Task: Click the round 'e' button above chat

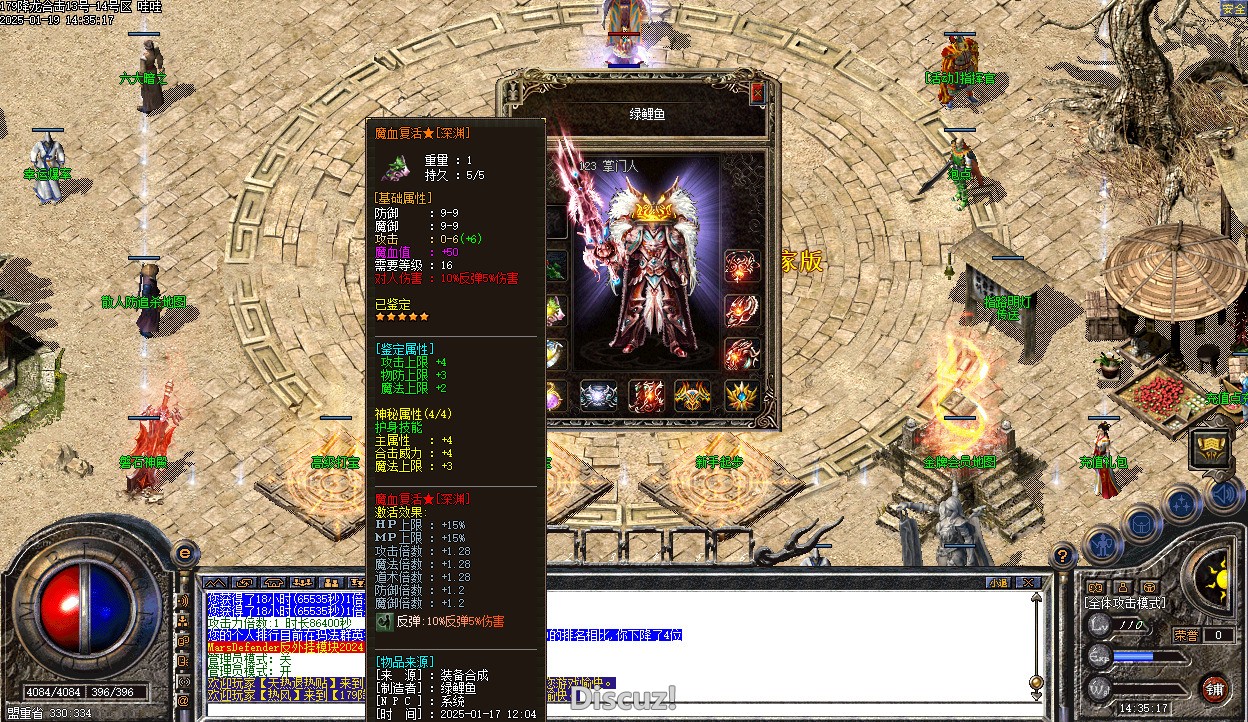Action: pos(184,552)
